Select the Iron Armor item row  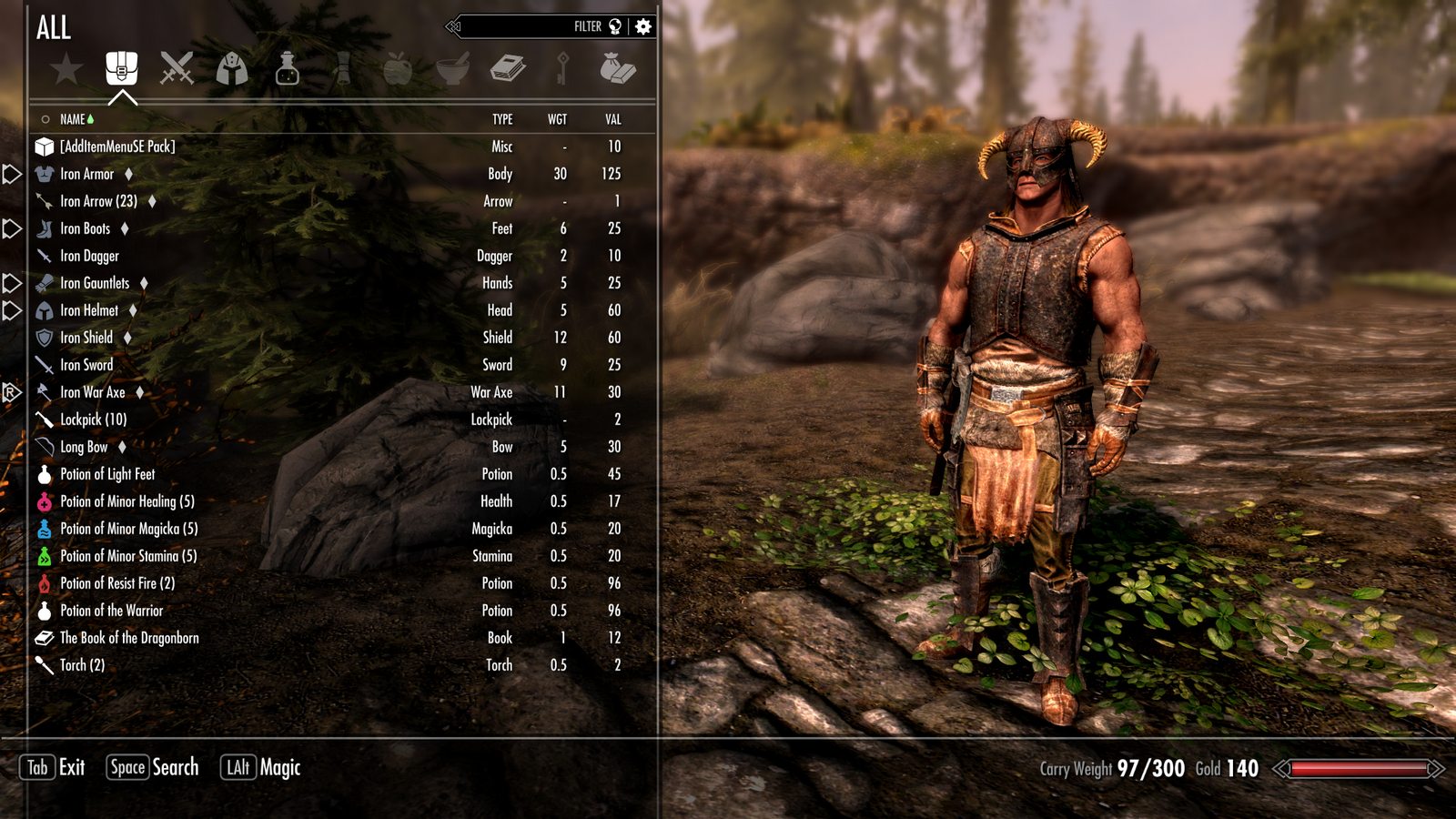click(x=87, y=174)
